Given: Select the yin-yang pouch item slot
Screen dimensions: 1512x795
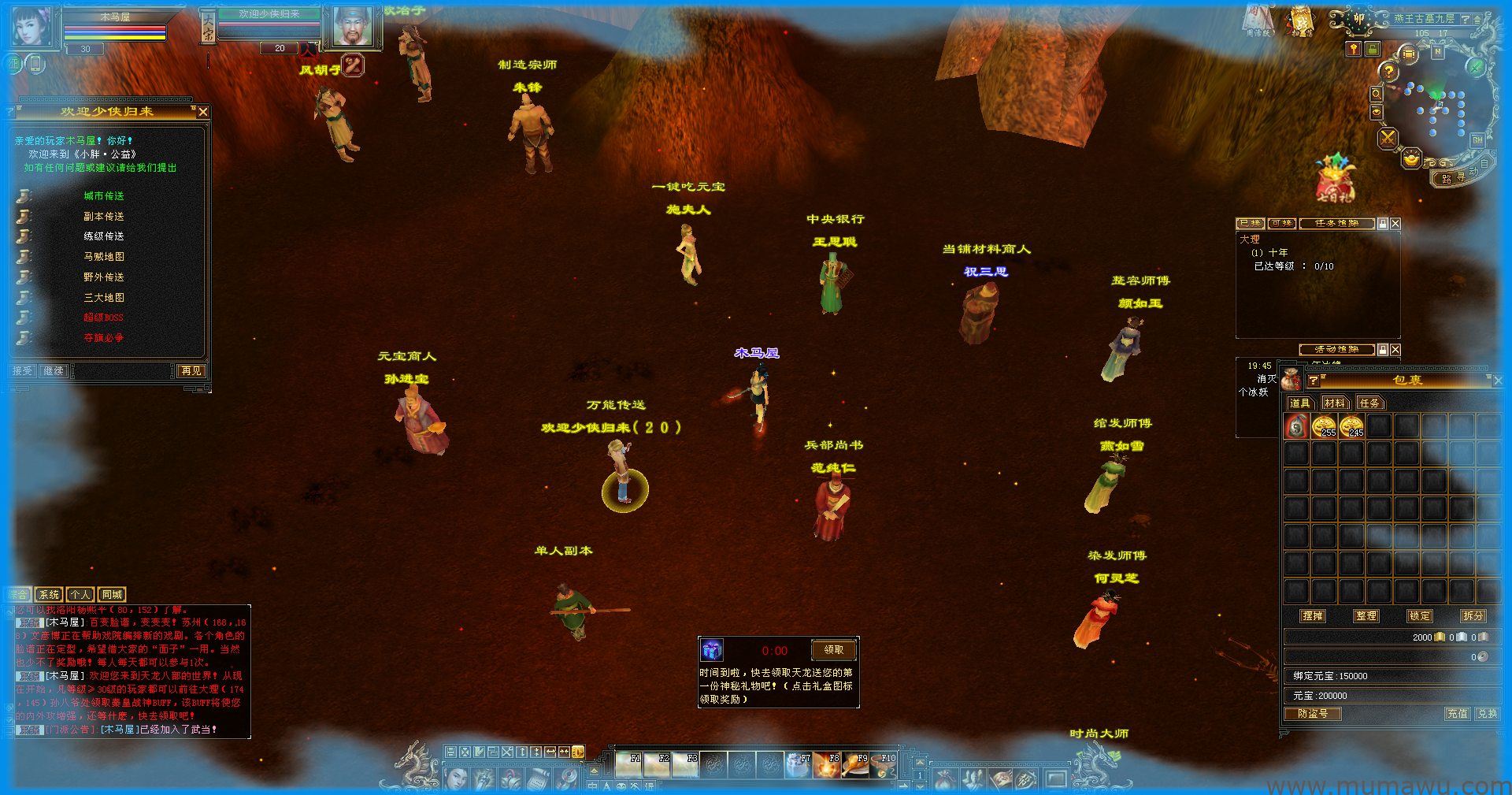Looking at the screenshot, I should tap(1296, 427).
